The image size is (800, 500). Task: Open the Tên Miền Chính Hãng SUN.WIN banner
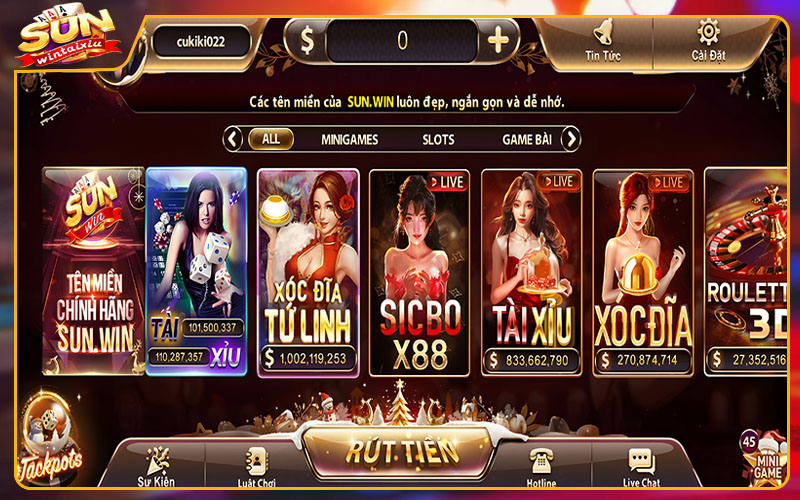click(x=92, y=270)
